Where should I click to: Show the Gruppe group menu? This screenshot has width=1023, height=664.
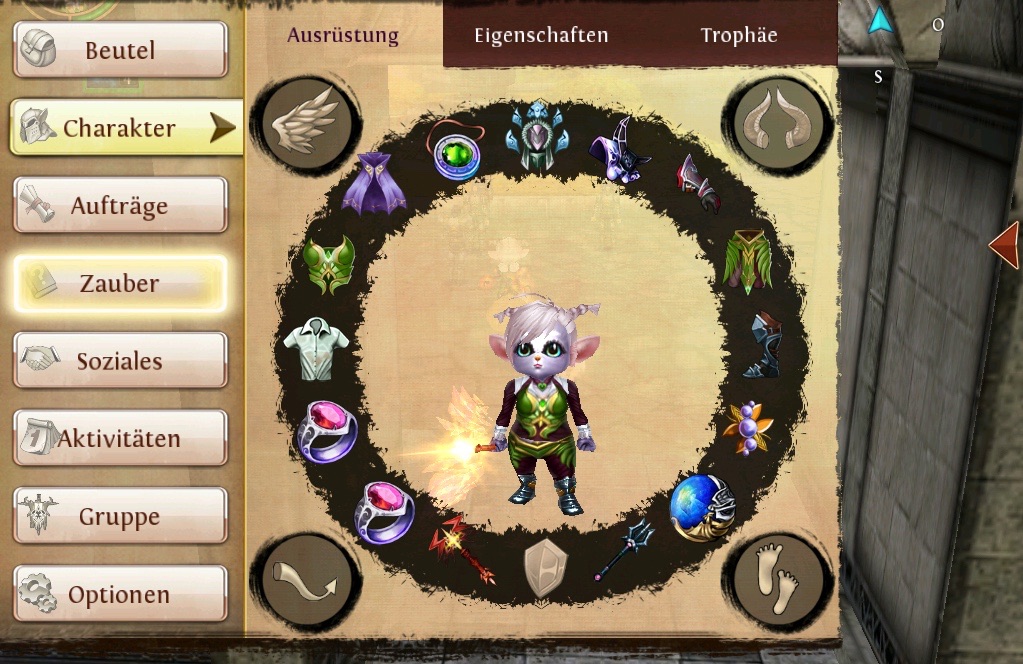click(x=120, y=516)
